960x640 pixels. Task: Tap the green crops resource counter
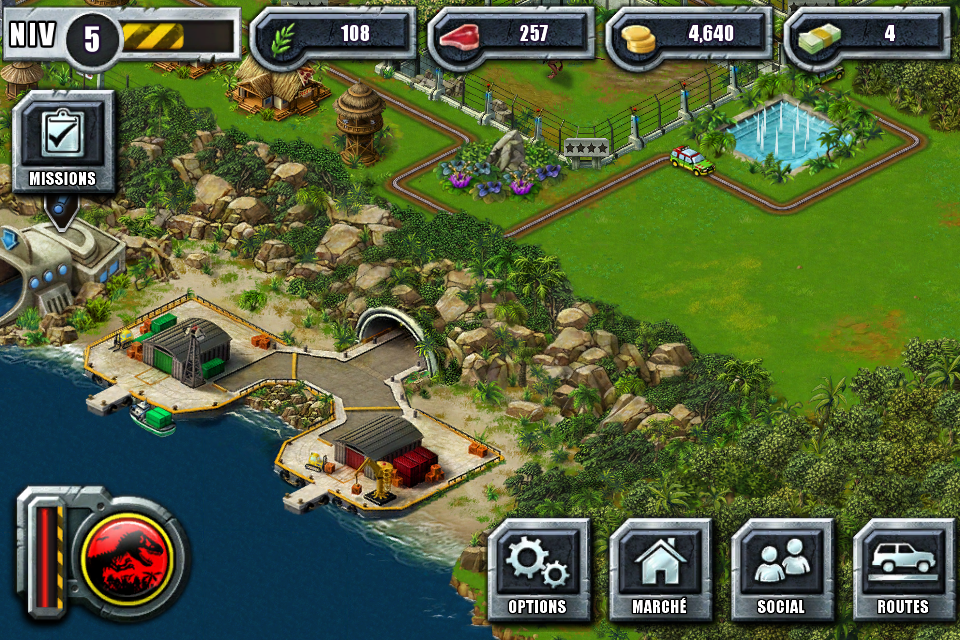[x=332, y=35]
